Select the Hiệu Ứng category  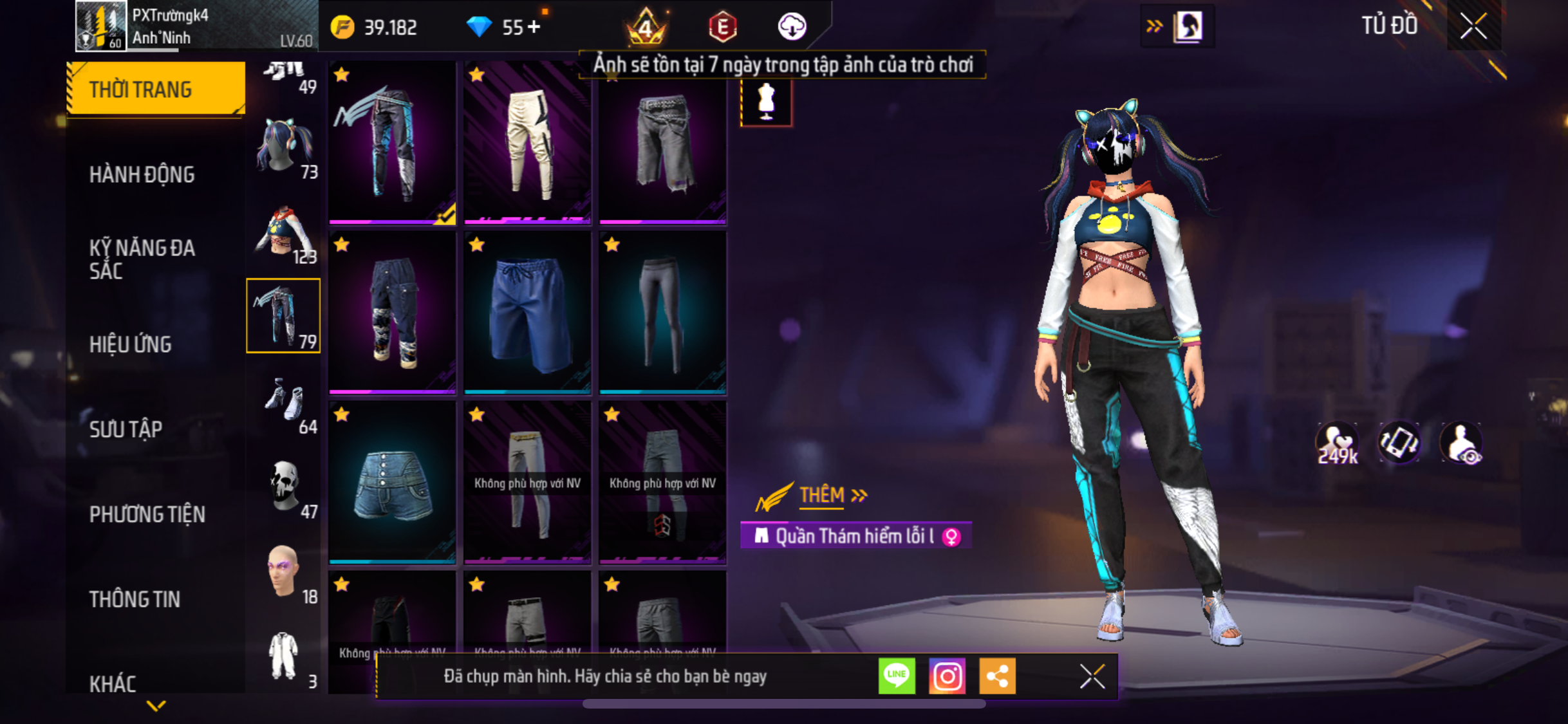[131, 344]
